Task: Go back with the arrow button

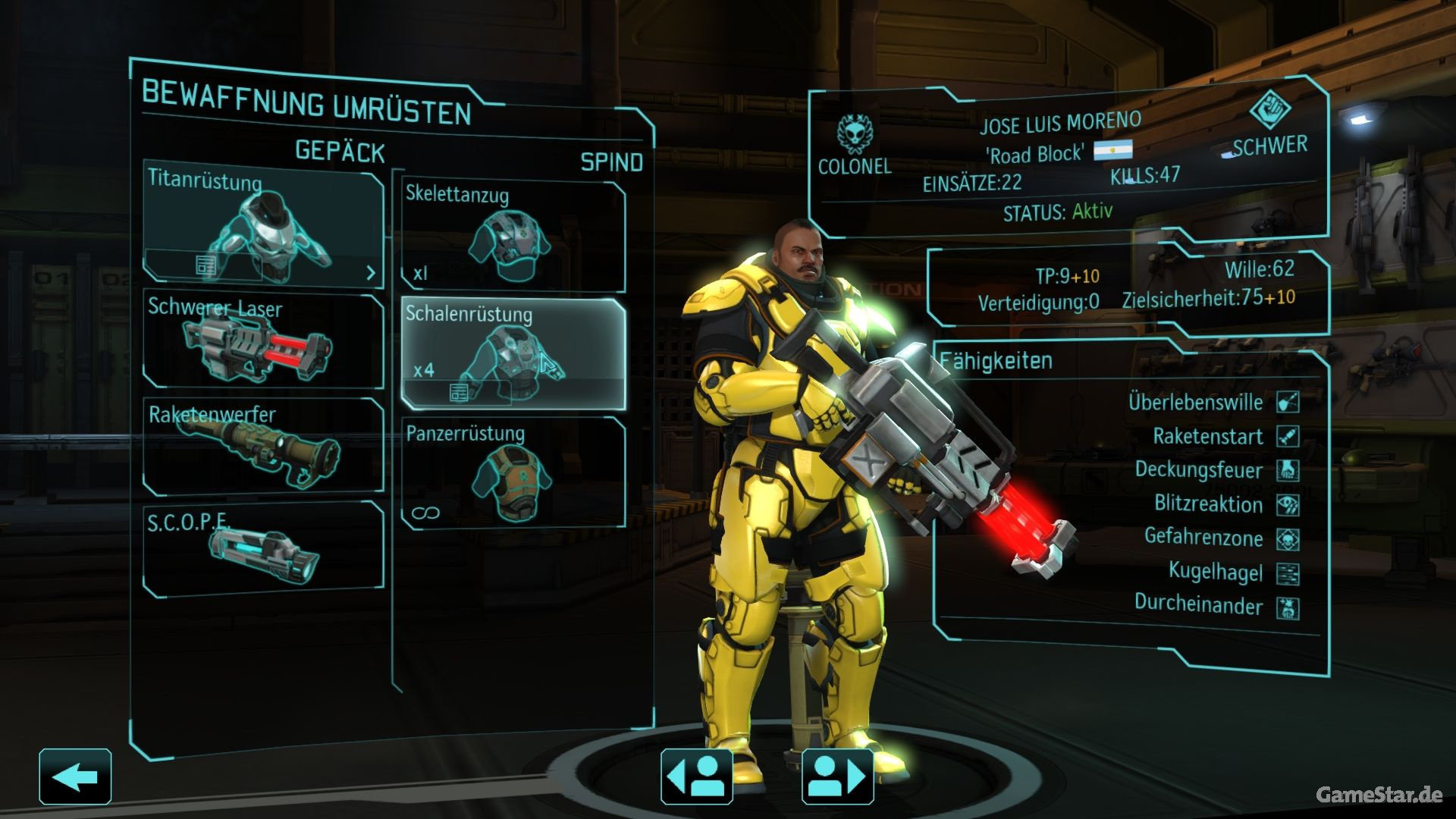Action: [75, 777]
